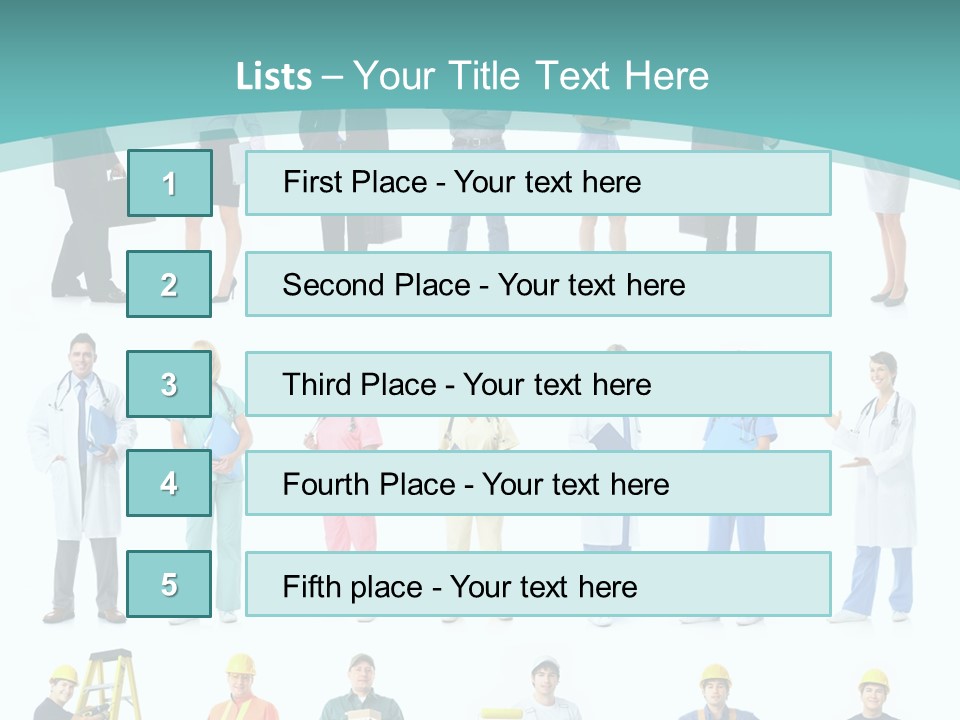The height and width of the screenshot is (720, 960).
Task: Select the number 5 box
Action: click(x=169, y=584)
